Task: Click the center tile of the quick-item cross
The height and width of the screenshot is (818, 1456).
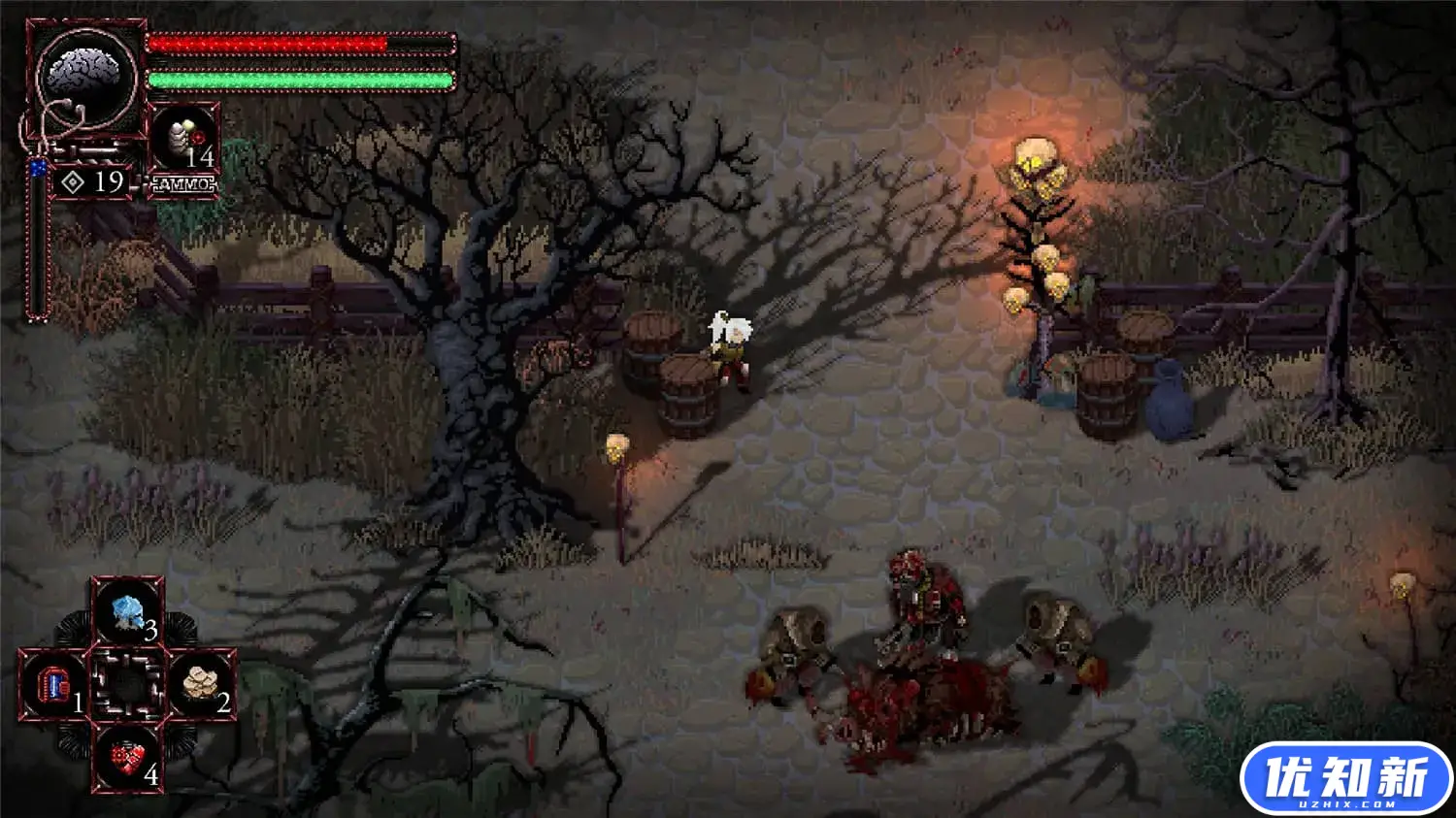Action: [x=127, y=685]
